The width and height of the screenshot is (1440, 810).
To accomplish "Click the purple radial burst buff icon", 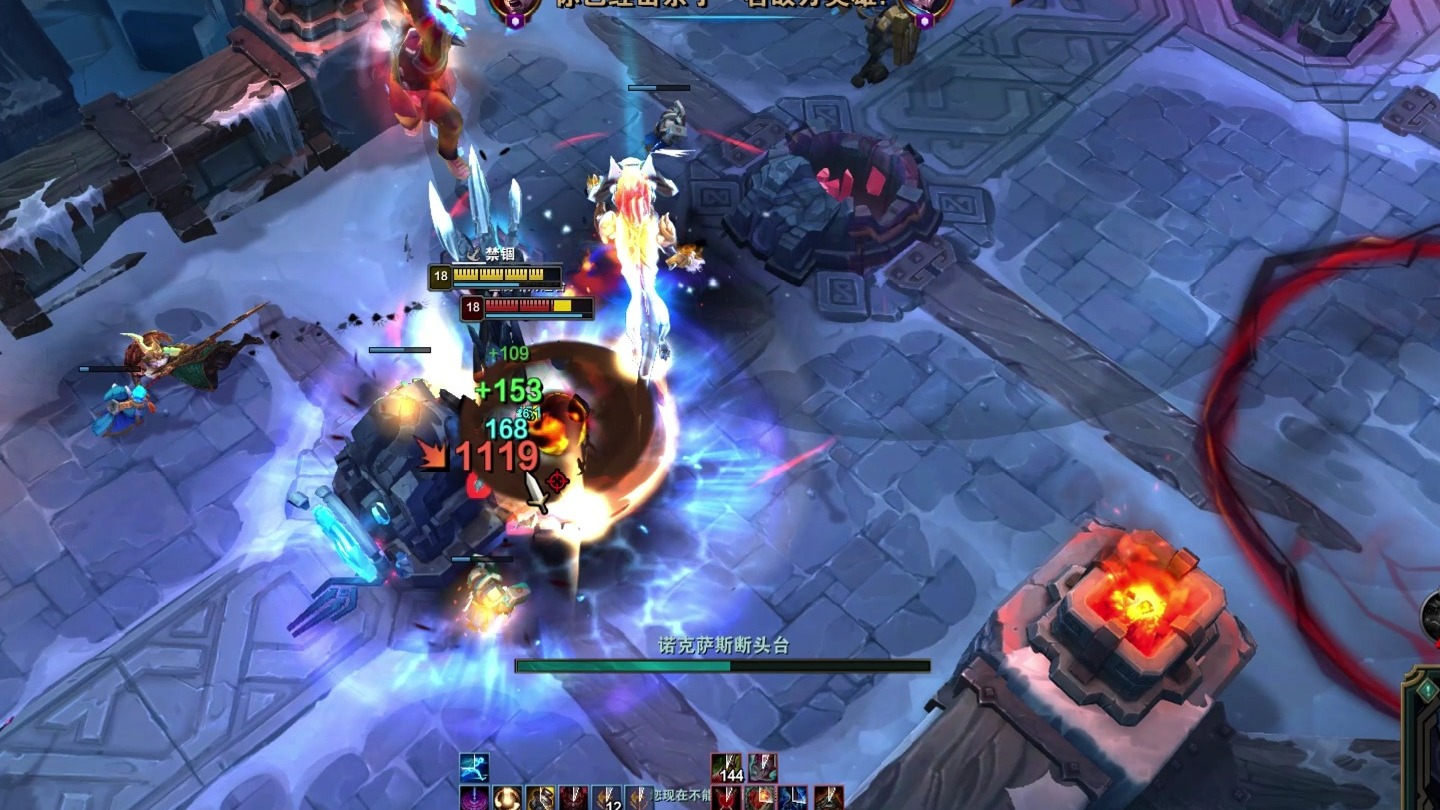I will 474,798.
